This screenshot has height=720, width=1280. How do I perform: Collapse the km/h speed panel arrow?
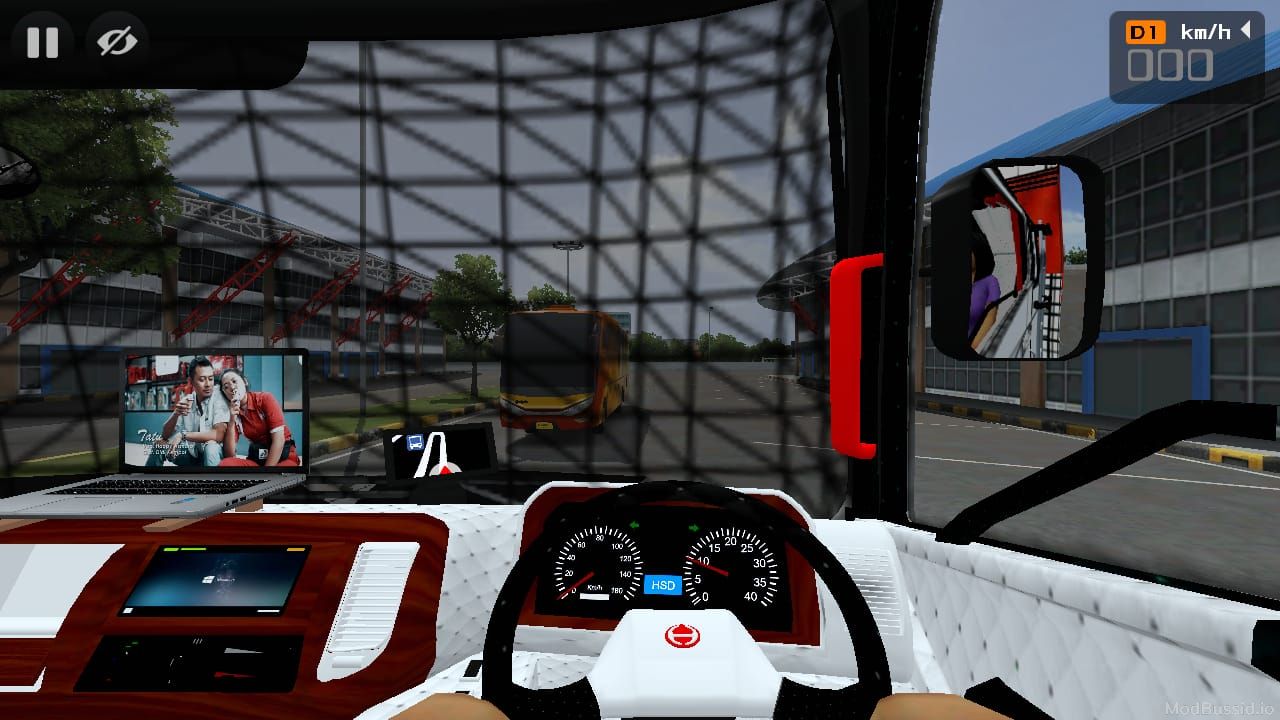coord(1246,30)
